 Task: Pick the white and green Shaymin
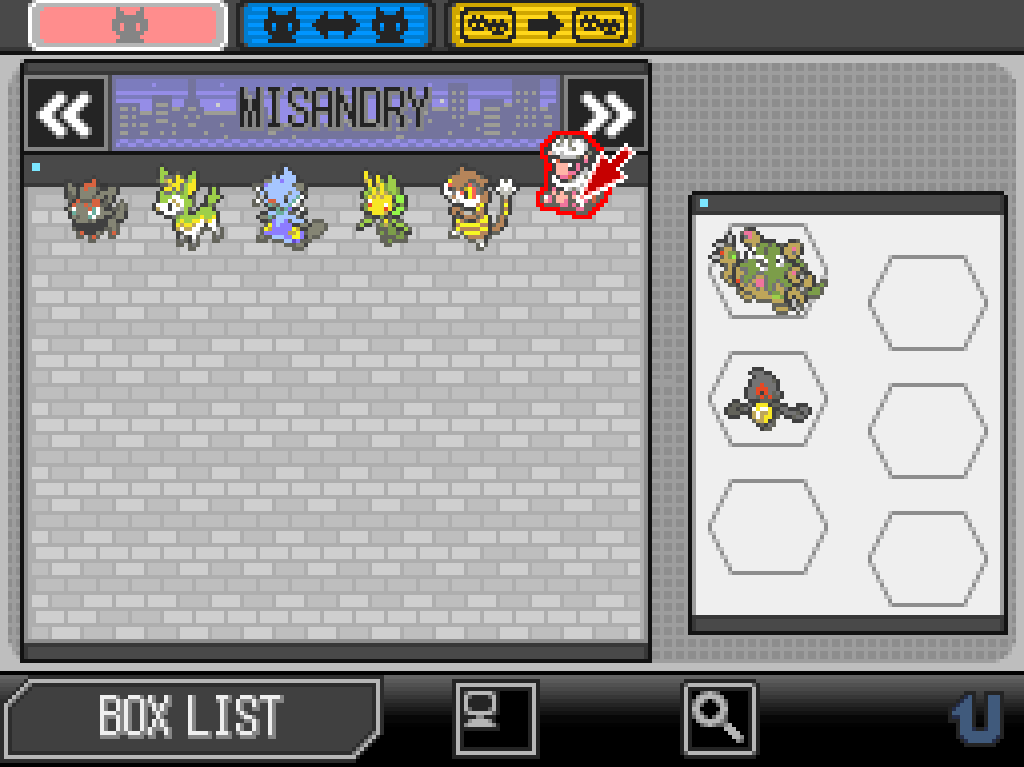[x=187, y=208]
